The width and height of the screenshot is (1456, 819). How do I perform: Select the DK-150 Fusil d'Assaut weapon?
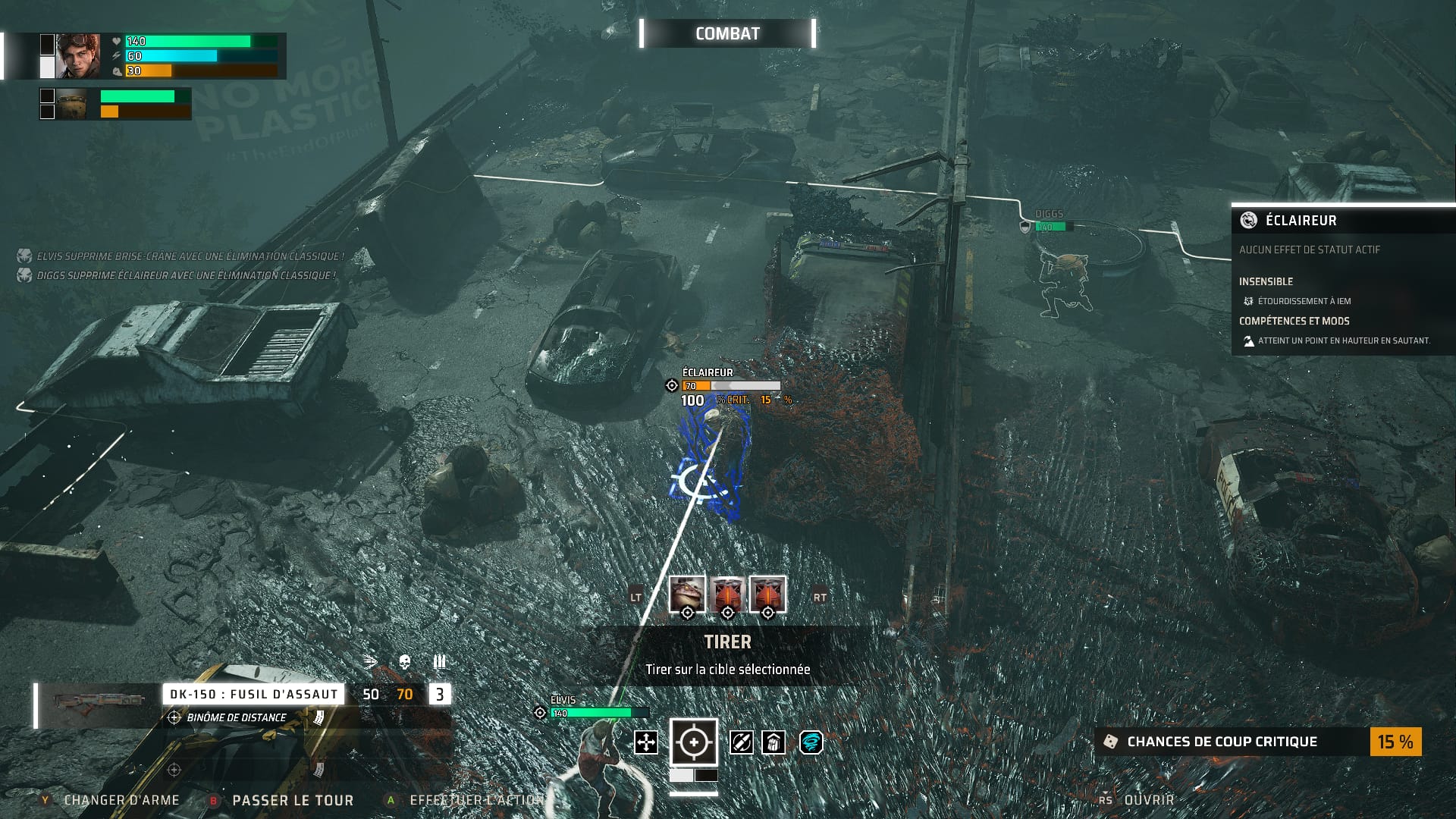(x=253, y=694)
